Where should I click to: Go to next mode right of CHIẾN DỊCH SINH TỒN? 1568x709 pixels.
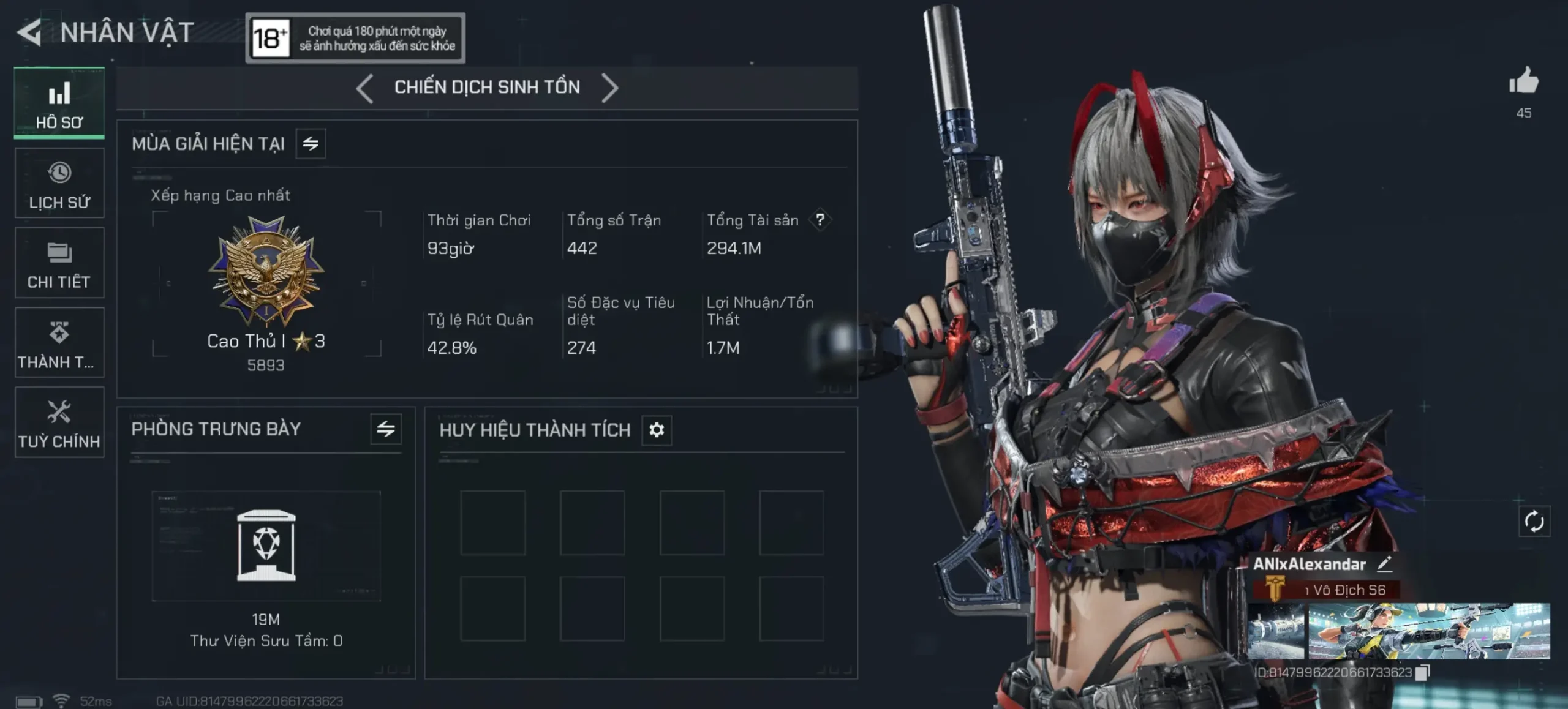[609, 88]
